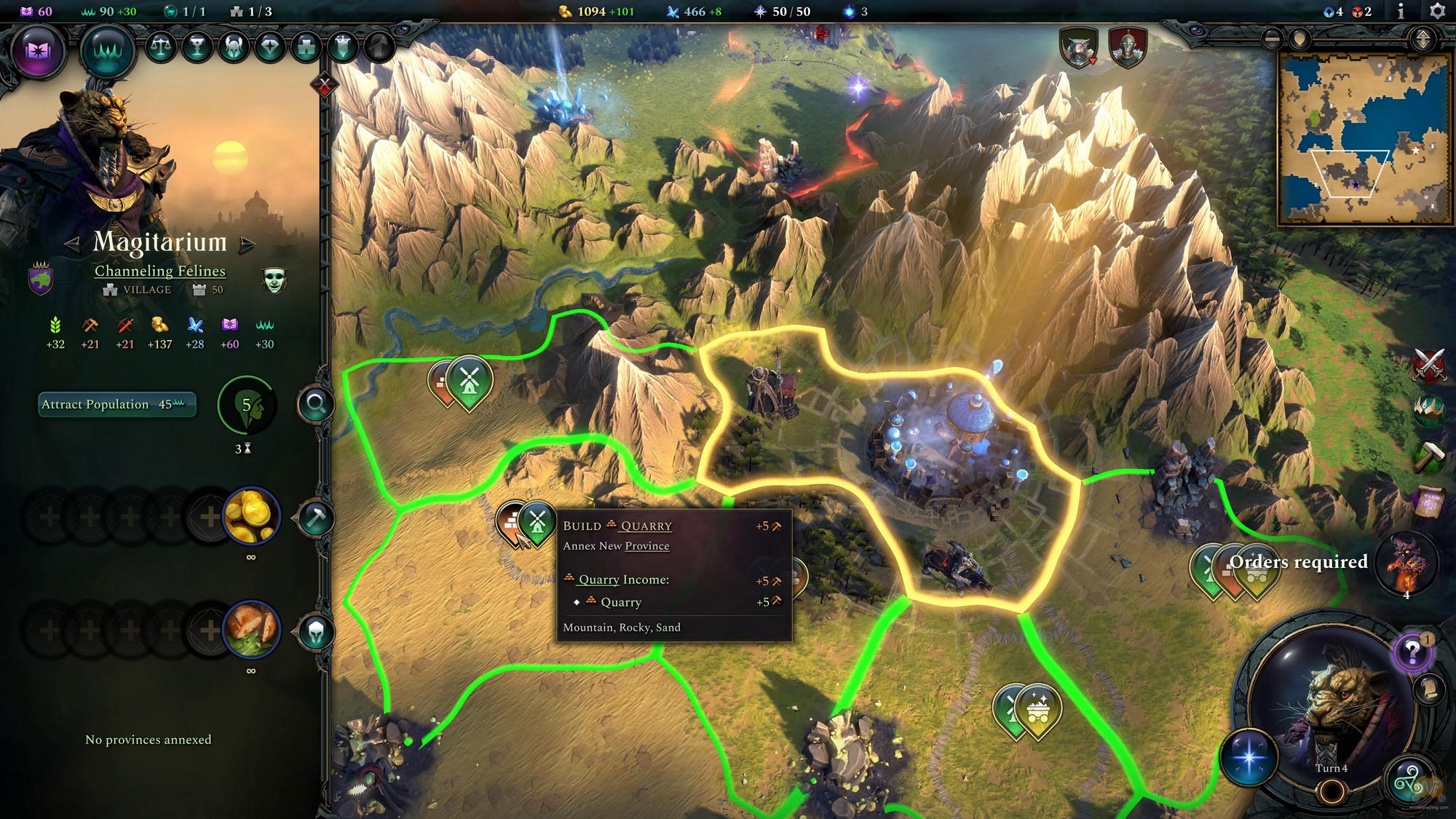Click the right arrow beside Magitarium name
Viewport: 1456px width, 819px height.
[x=246, y=246]
